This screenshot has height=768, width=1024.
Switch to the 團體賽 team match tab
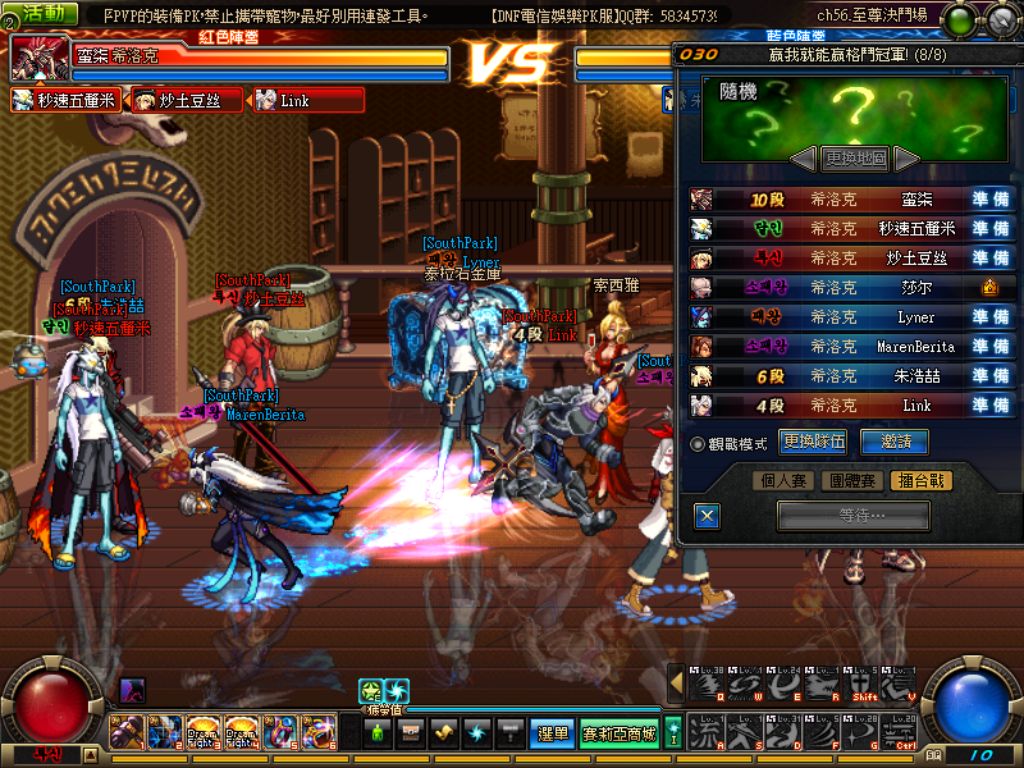[852, 481]
